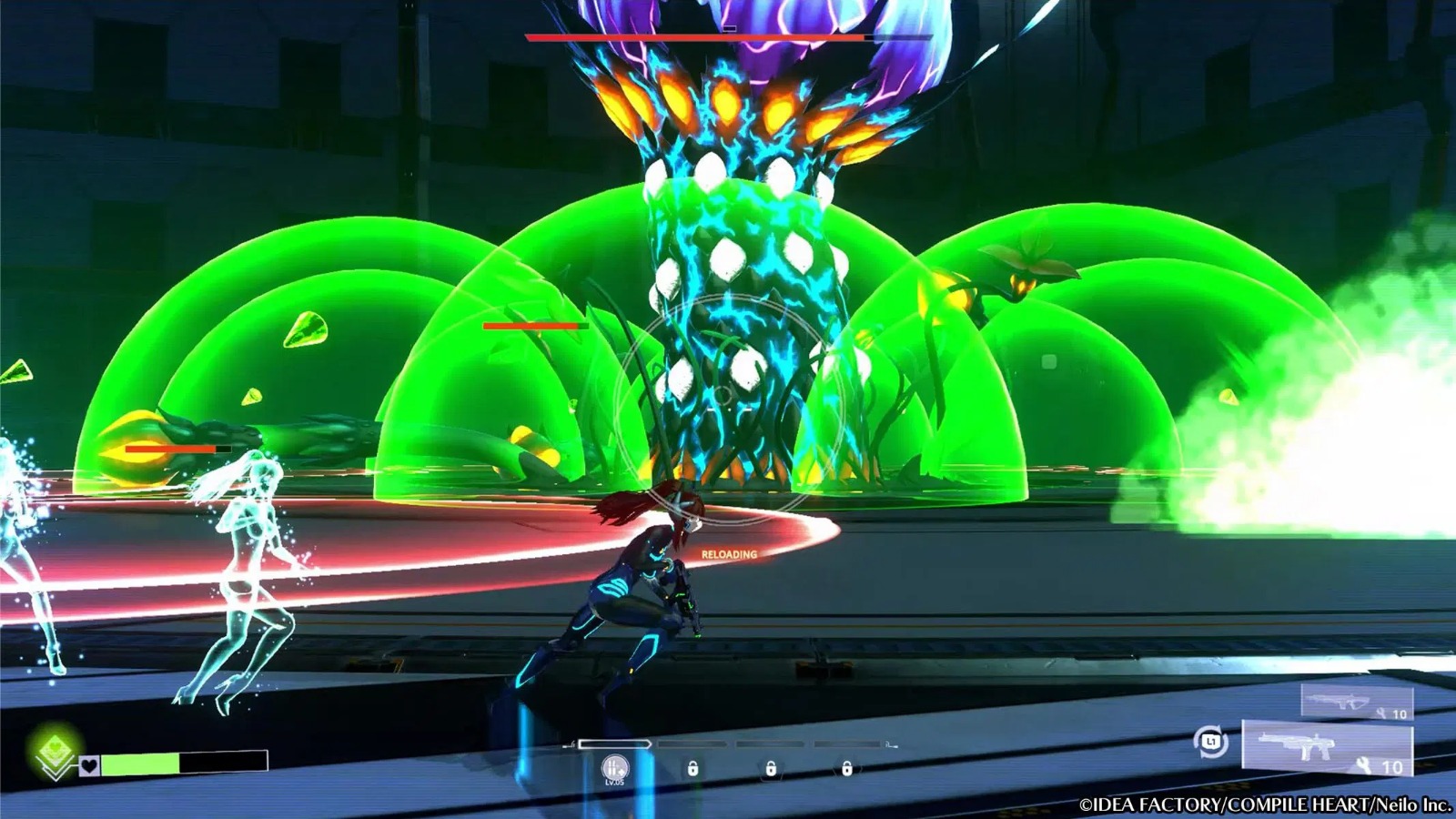Click the L1 weapon-swap circular icon
Viewport: 1456px width, 819px height.
tap(1213, 743)
